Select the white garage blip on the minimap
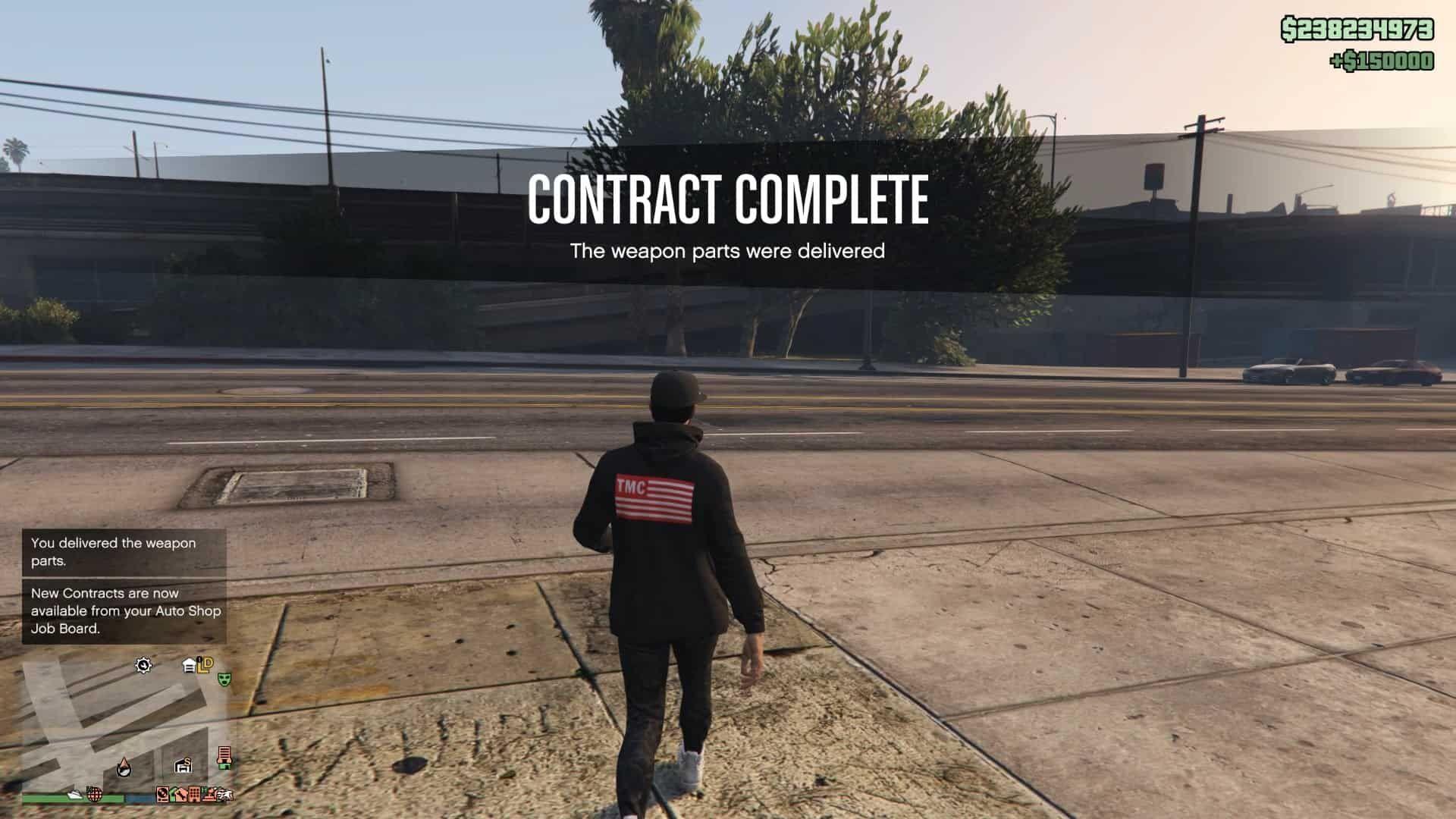 click(189, 664)
